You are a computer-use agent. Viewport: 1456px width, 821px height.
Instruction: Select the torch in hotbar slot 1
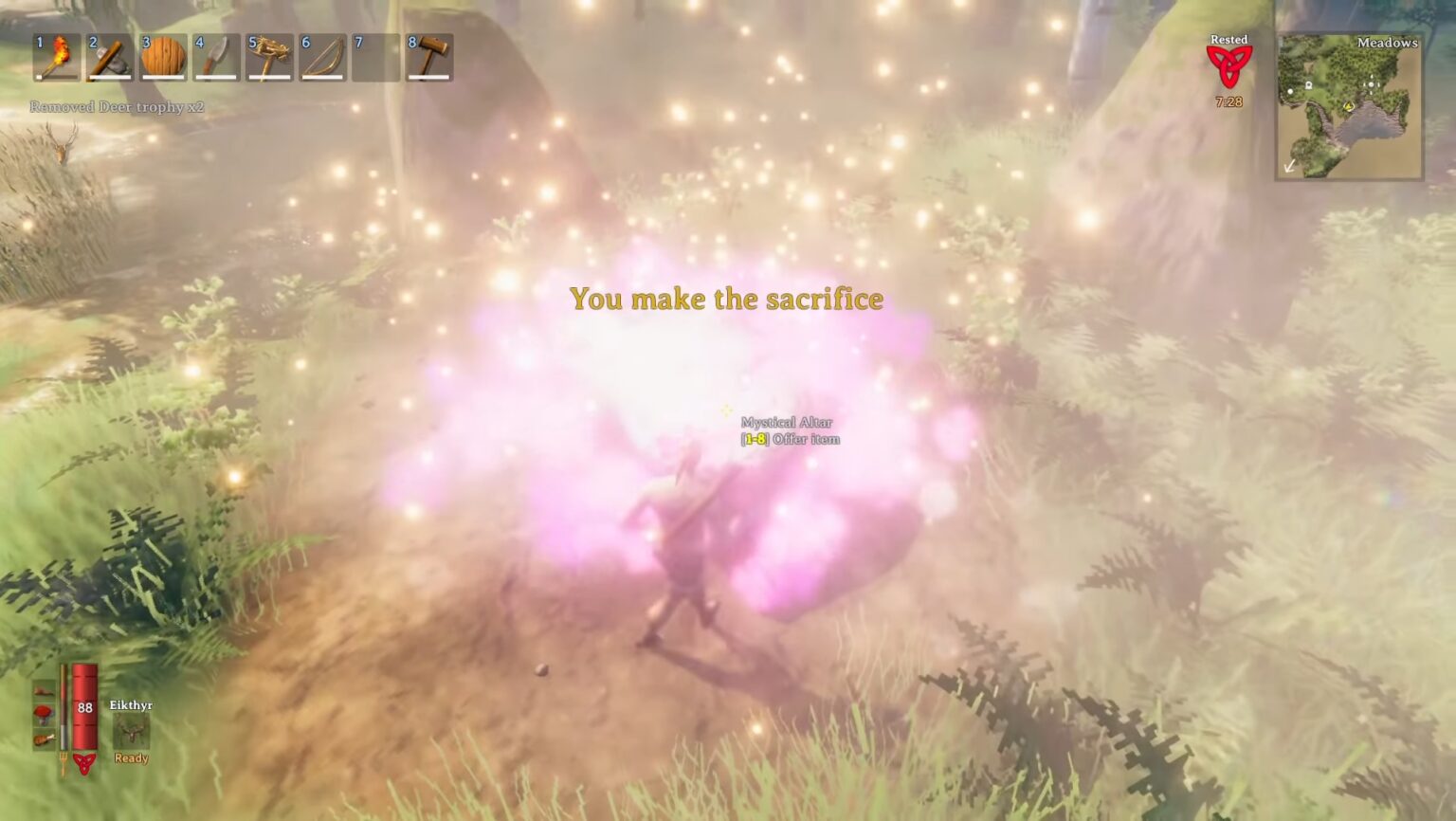[56, 58]
